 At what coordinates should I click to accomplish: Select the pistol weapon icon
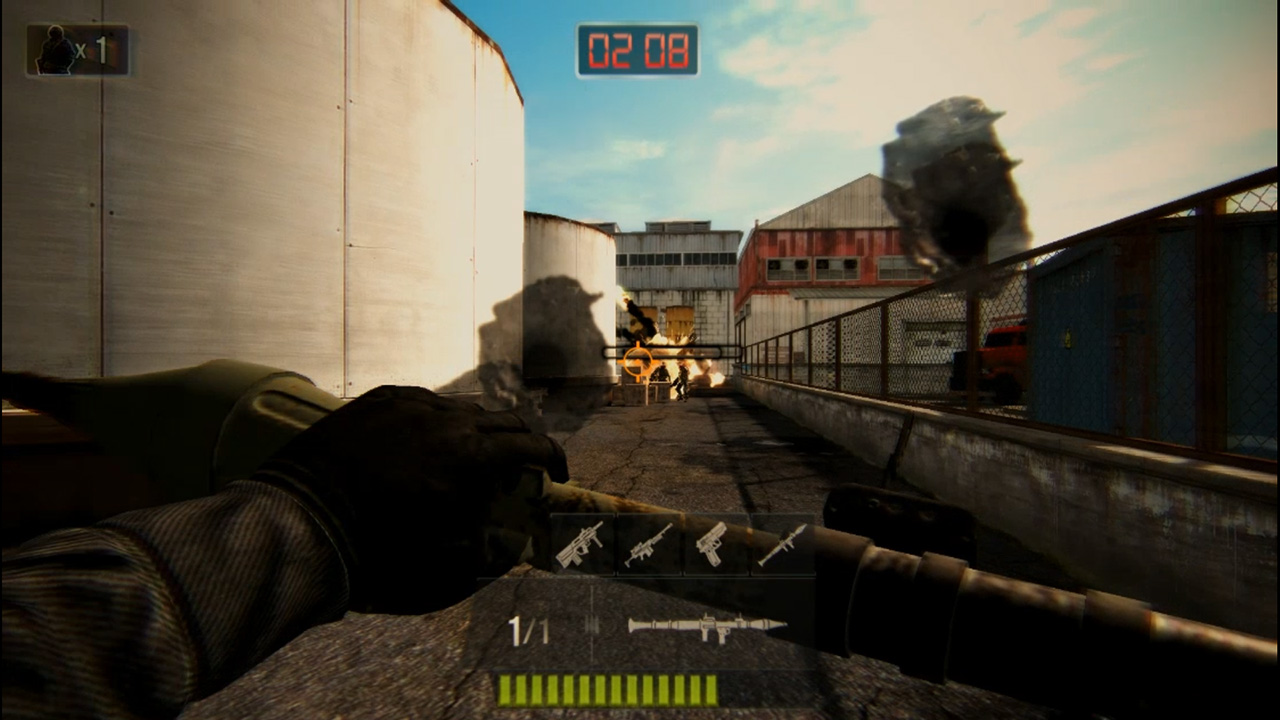[716, 545]
